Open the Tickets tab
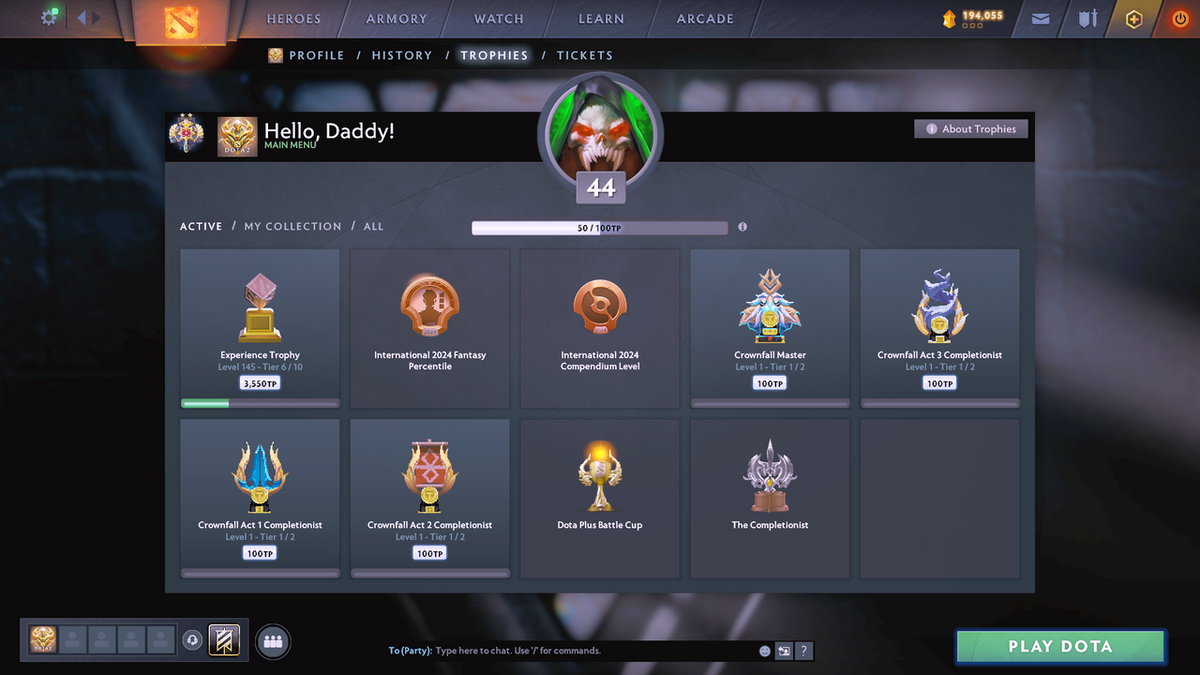The width and height of the screenshot is (1200, 675). tap(585, 56)
